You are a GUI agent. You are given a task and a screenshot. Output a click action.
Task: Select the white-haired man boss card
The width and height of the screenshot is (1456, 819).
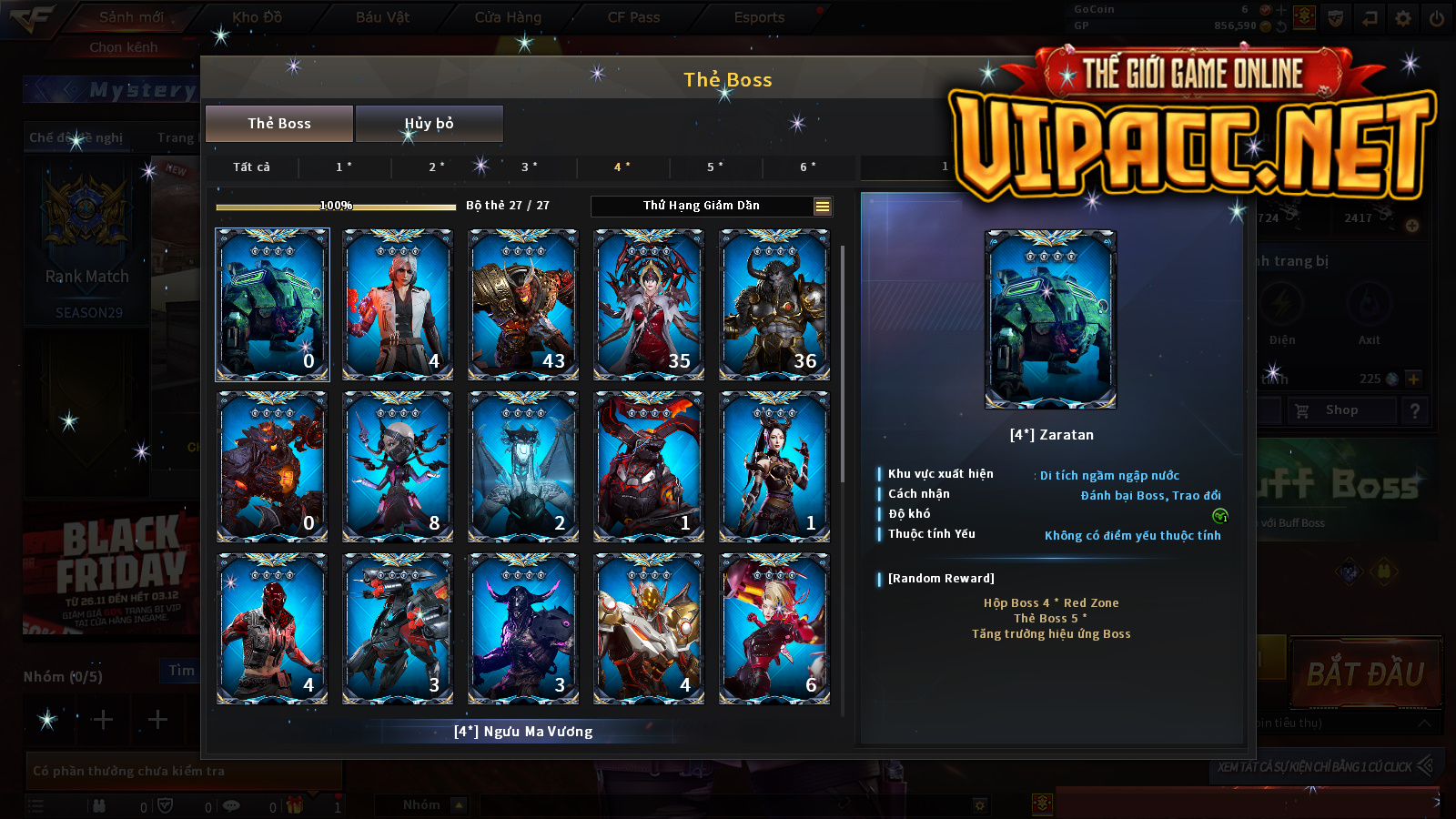point(398,304)
